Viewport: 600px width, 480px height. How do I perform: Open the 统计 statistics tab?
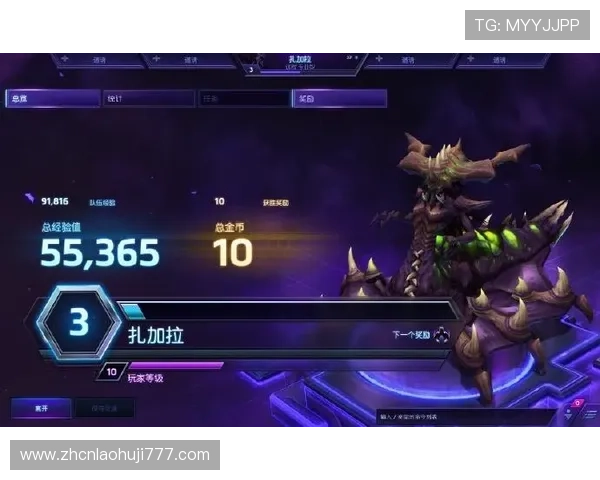[x=148, y=99]
